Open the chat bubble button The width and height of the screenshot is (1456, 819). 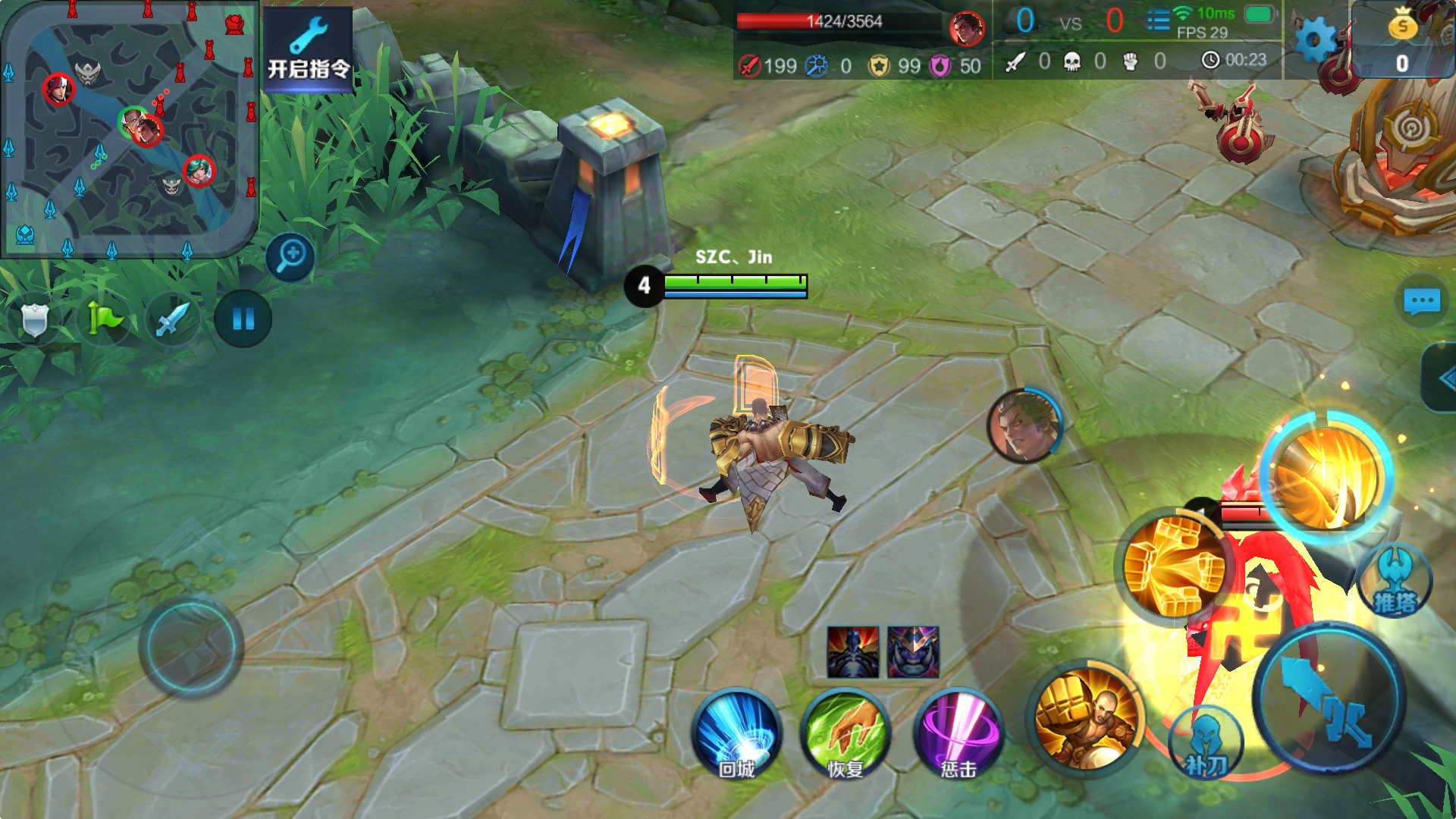(x=1422, y=301)
